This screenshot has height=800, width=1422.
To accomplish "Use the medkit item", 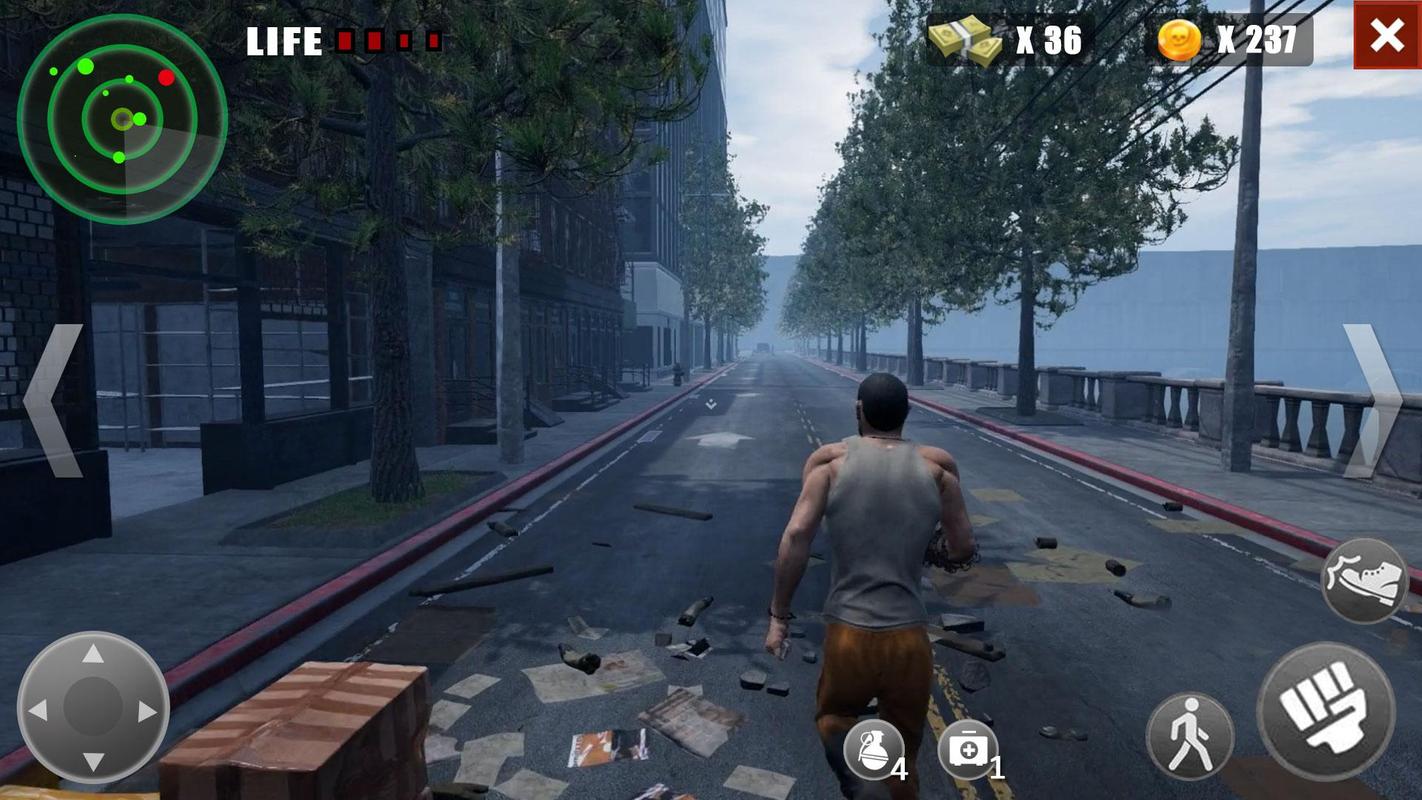I will click(x=967, y=749).
